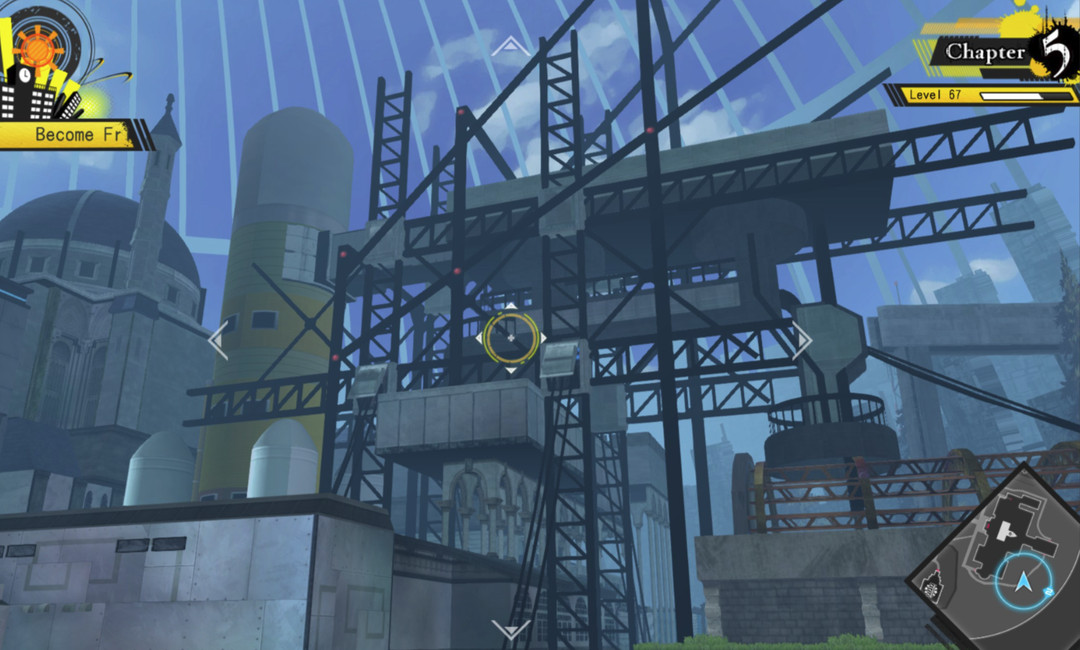
Task: Turn right with the right arrow
Action: [802, 340]
